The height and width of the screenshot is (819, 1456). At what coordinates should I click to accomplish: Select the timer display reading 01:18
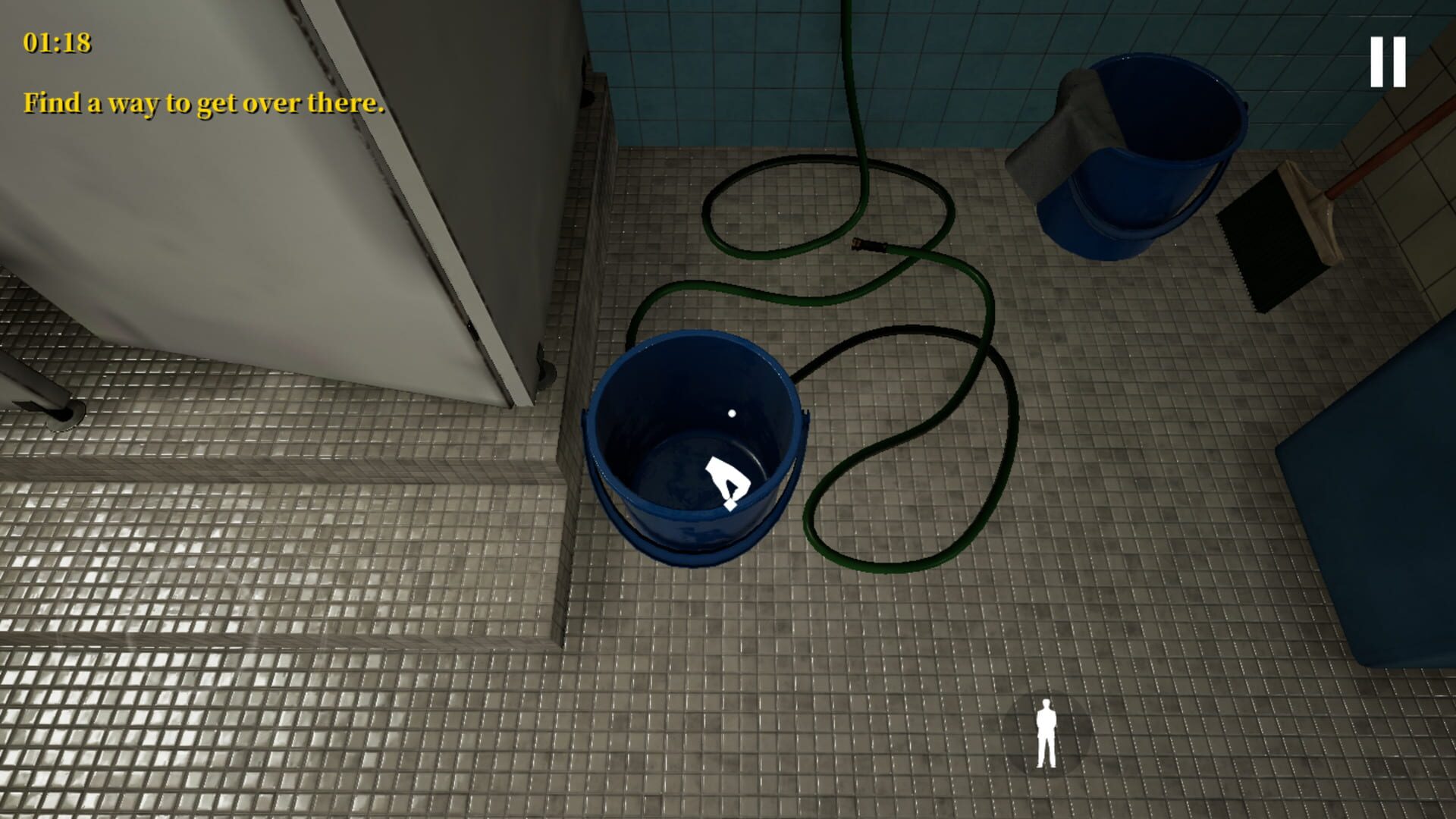(57, 44)
